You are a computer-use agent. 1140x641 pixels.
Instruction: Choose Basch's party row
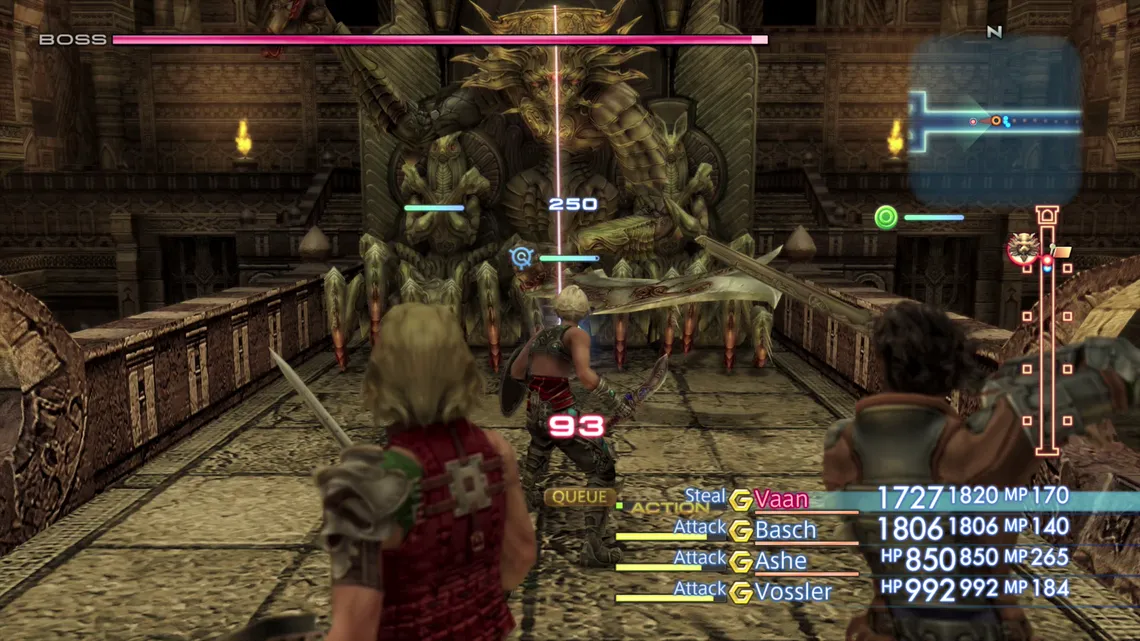(786, 530)
